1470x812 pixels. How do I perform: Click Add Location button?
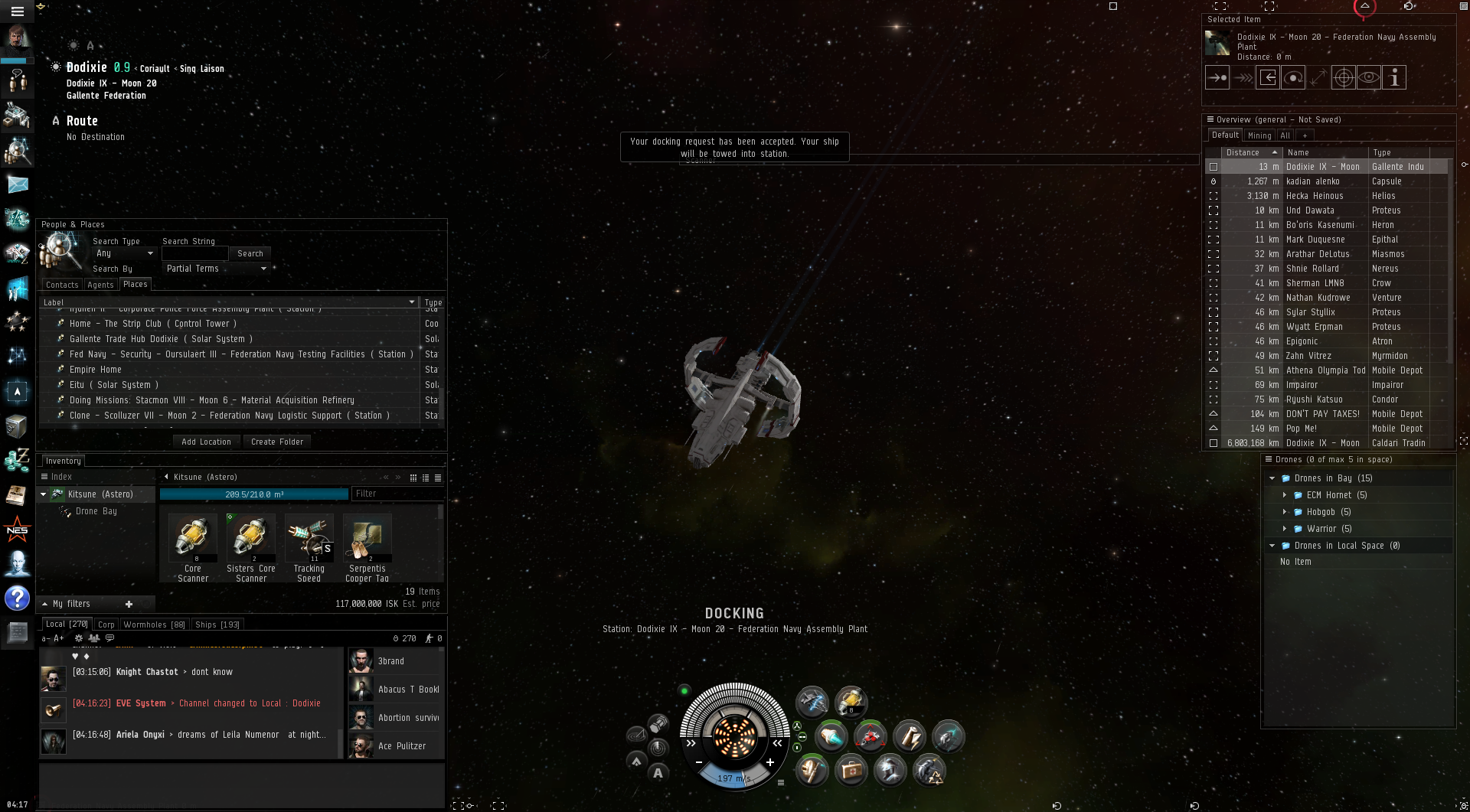(206, 442)
